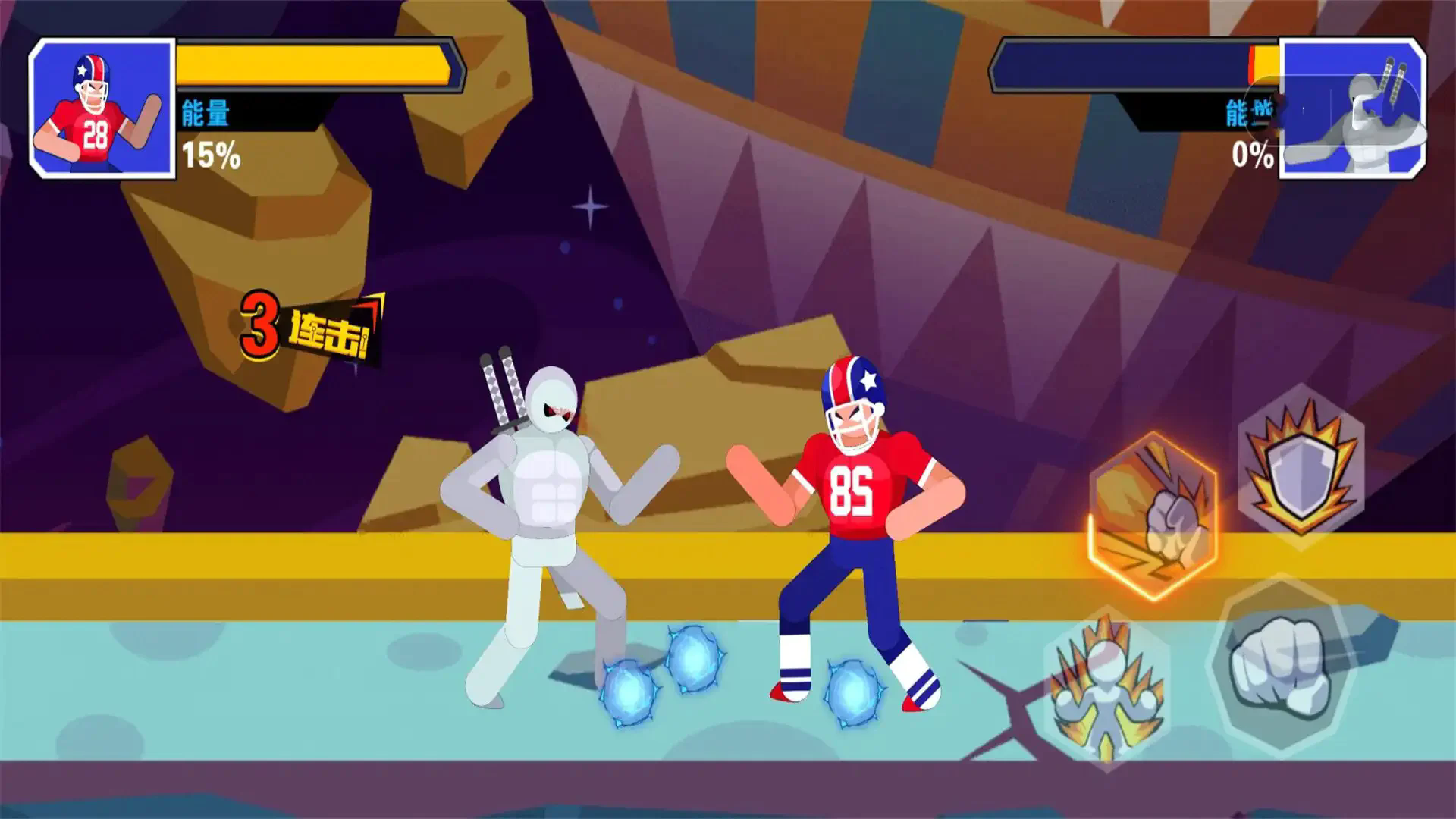The width and height of the screenshot is (1456, 819).
Task: Trigger the power-up aura transformation button
Action: click(1106, 689)
